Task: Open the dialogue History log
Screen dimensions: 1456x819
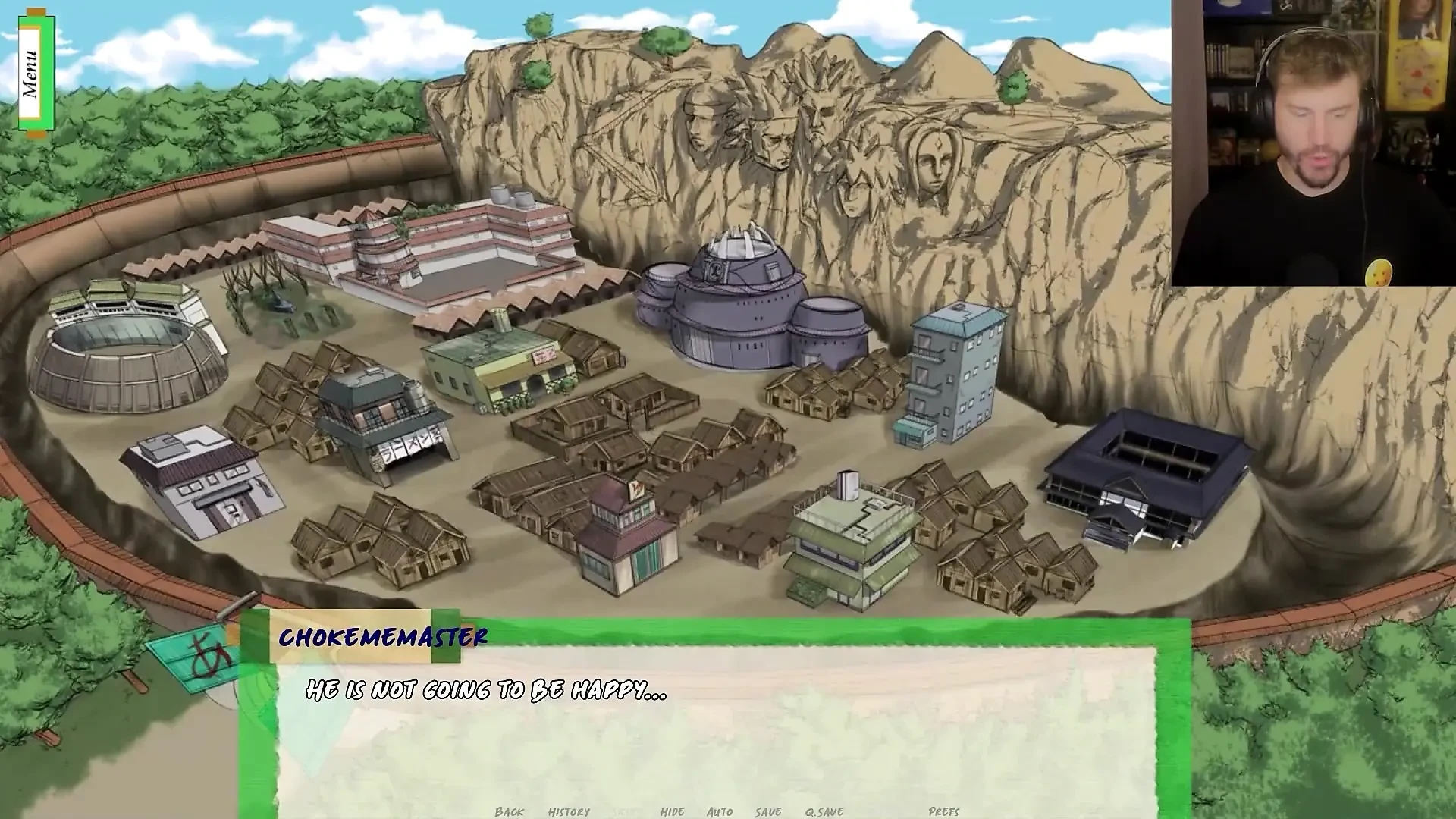Action: pos(569,811)
